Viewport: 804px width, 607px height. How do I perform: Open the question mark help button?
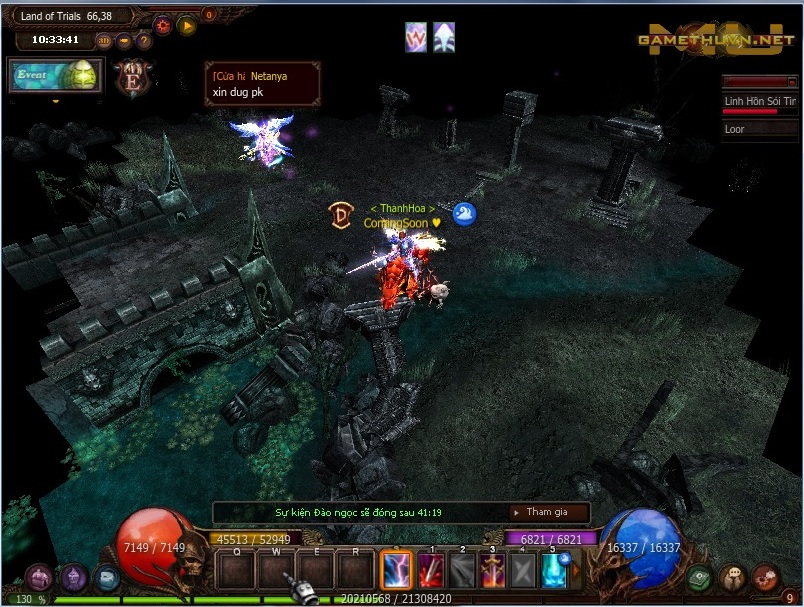click(x=144, y=41)
